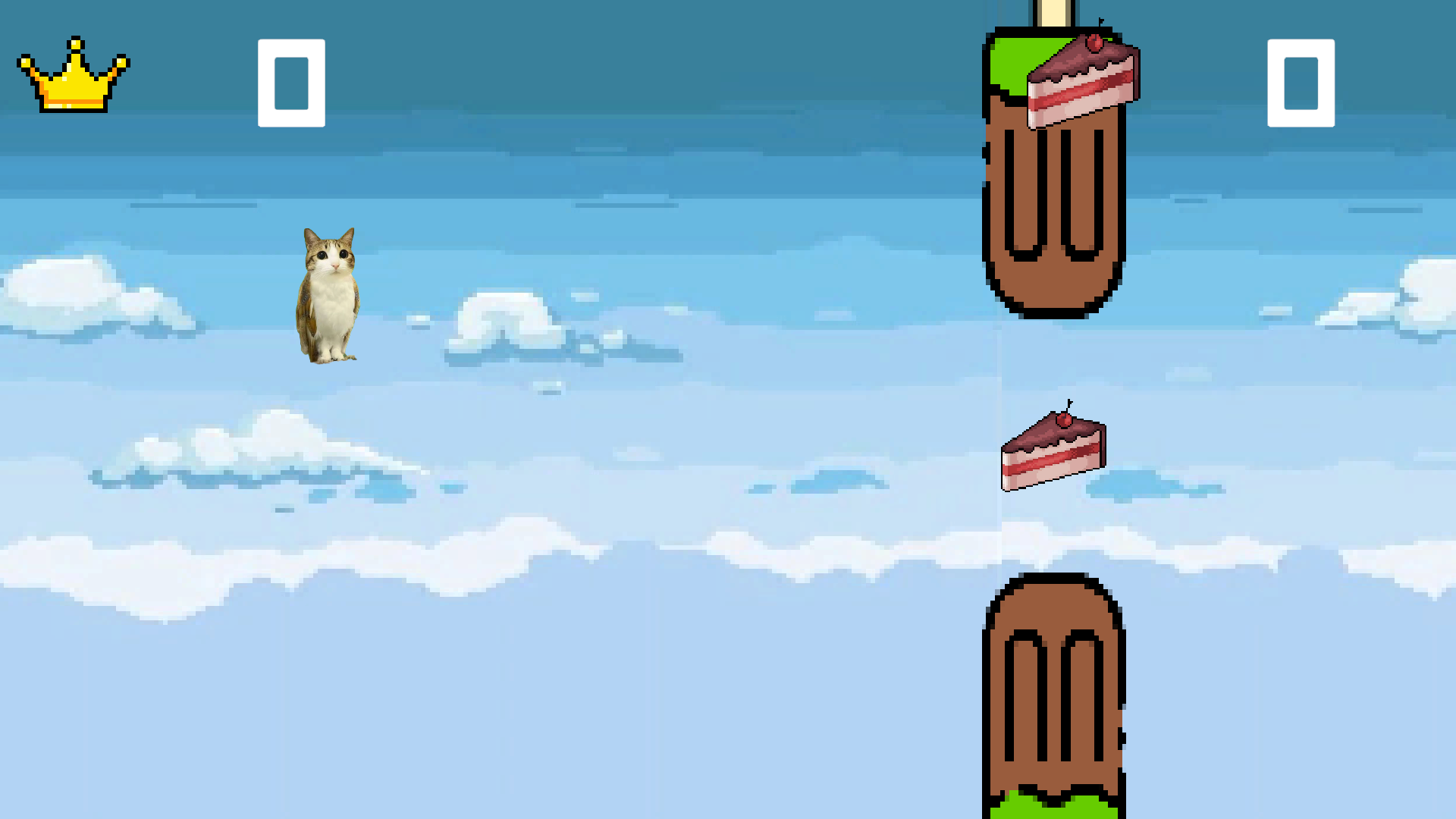This screenshot has height=819, width=1456.
Task: Click the popsicle stick above the top obstacle
Action: pyautogui.click(x=1052, y=11)
